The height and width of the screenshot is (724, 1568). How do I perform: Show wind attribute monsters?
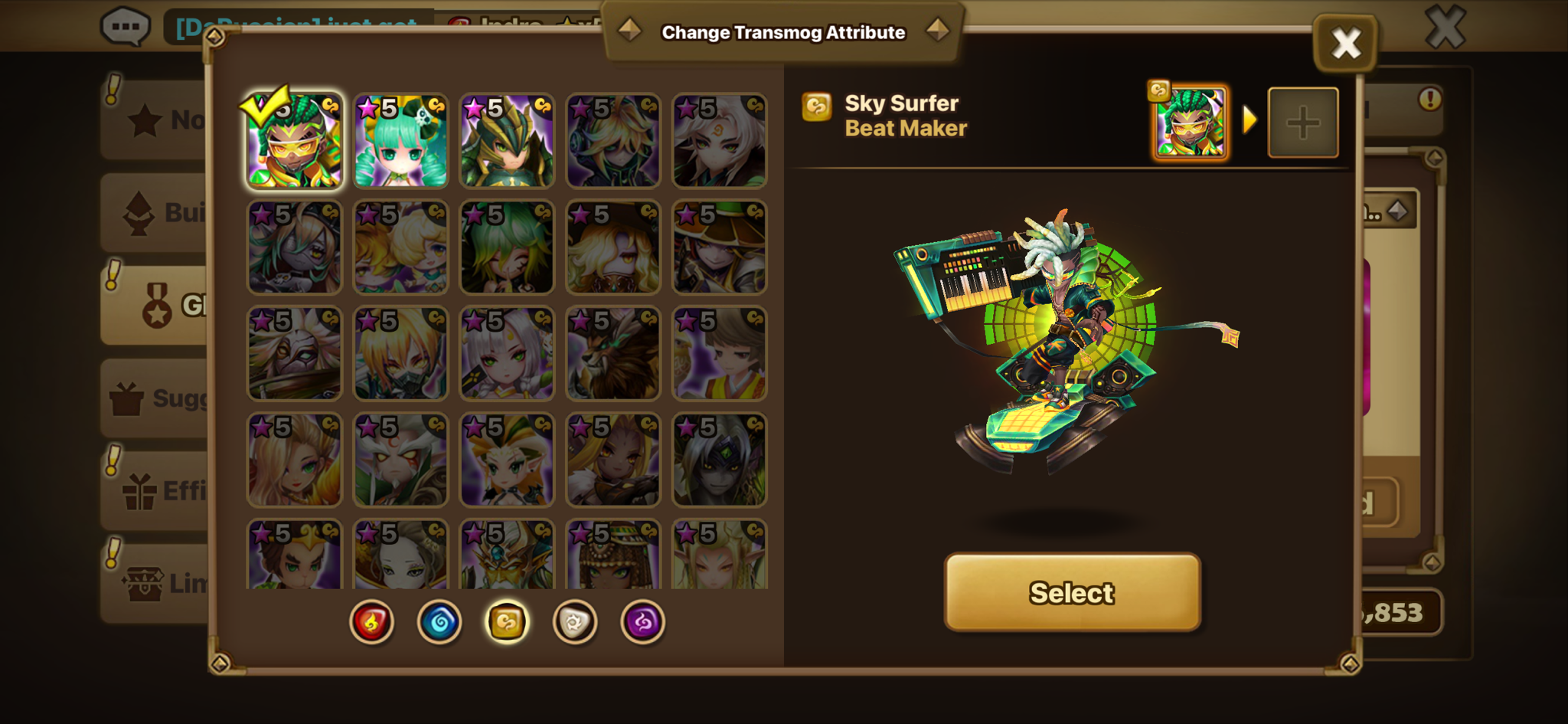coord(507,621)
